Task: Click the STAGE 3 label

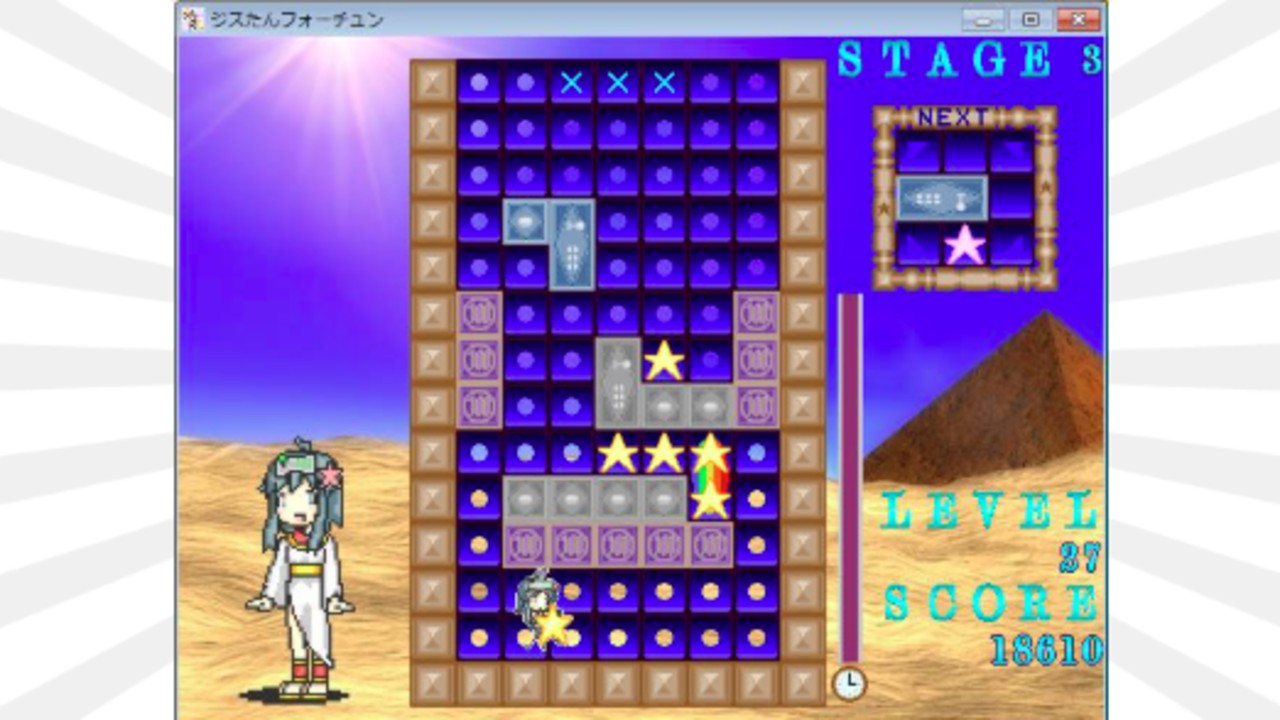Action: 970,58
